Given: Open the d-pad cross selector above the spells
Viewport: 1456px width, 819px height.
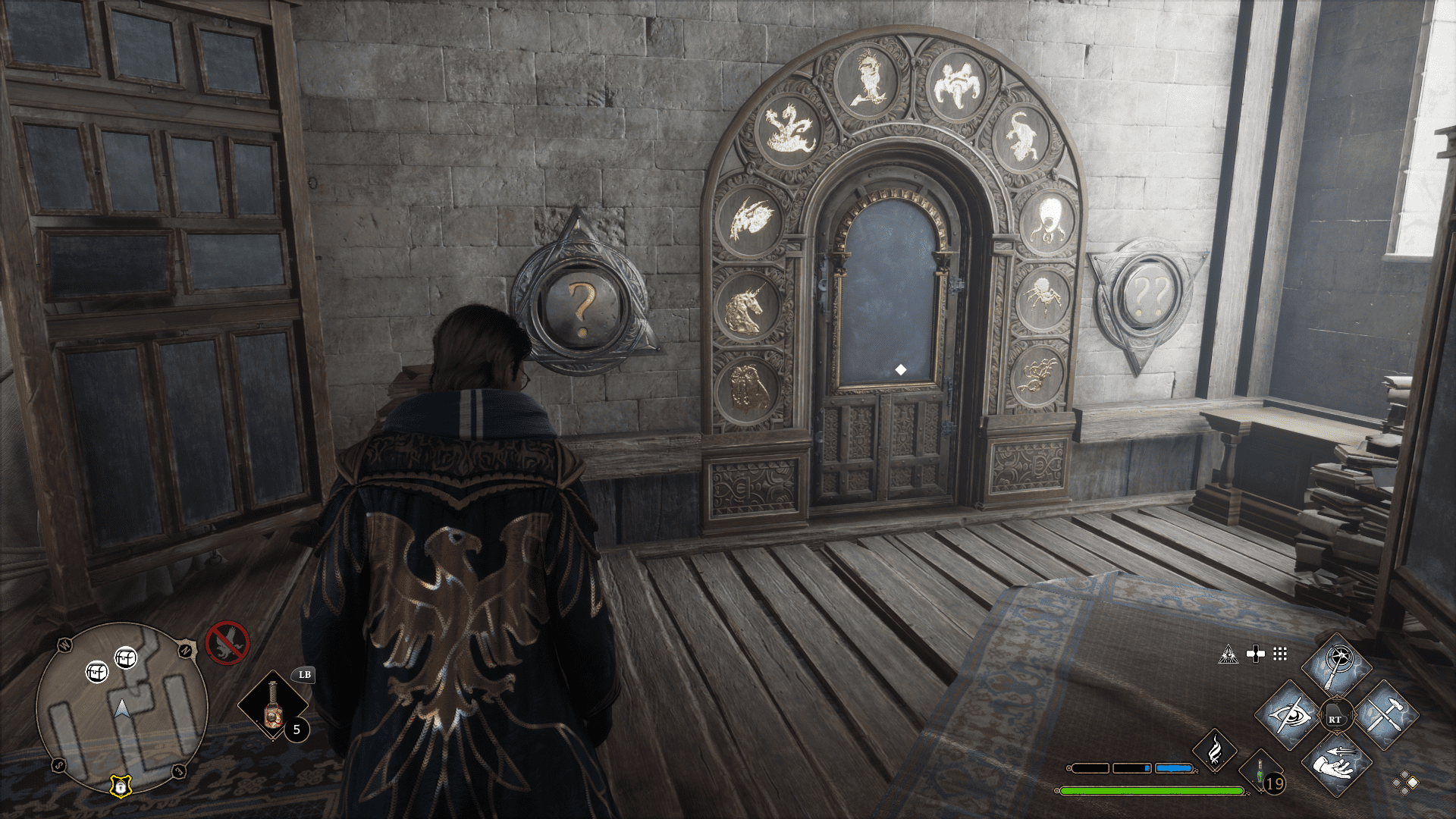Looking at the screenshot, I should (x=1256, y=654).
